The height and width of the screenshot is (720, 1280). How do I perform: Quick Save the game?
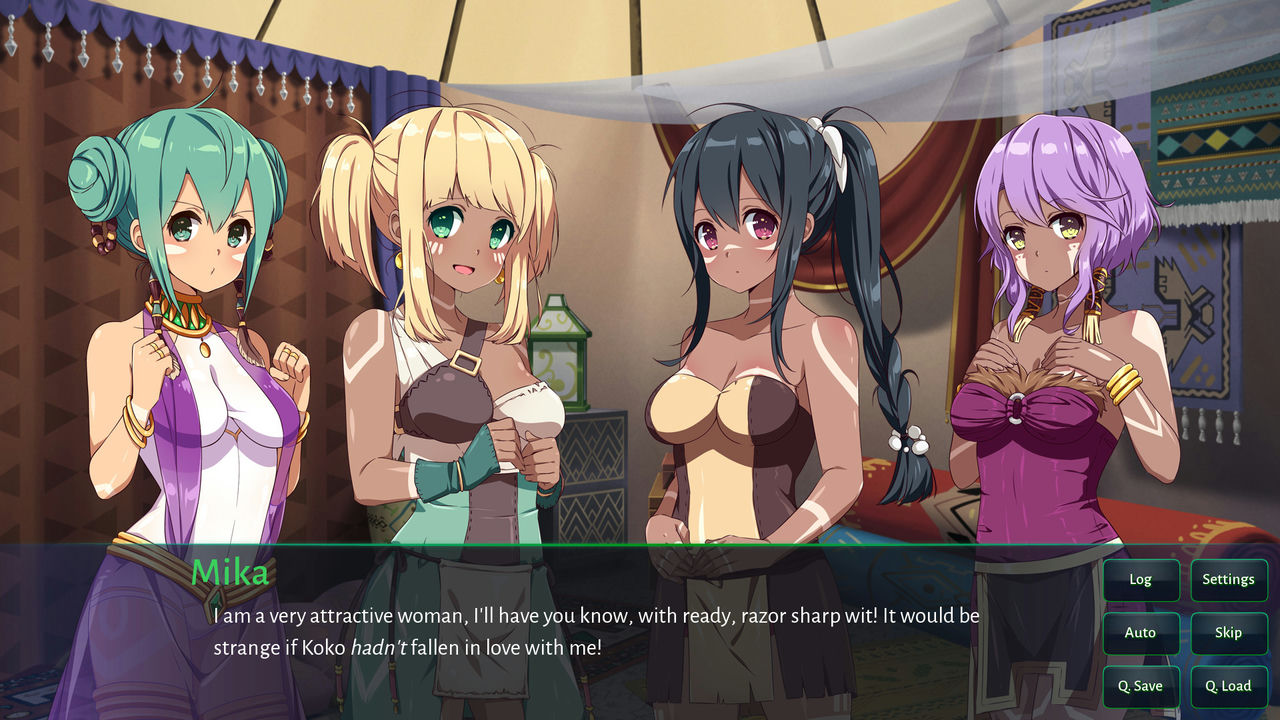[x=1140, y=686]
